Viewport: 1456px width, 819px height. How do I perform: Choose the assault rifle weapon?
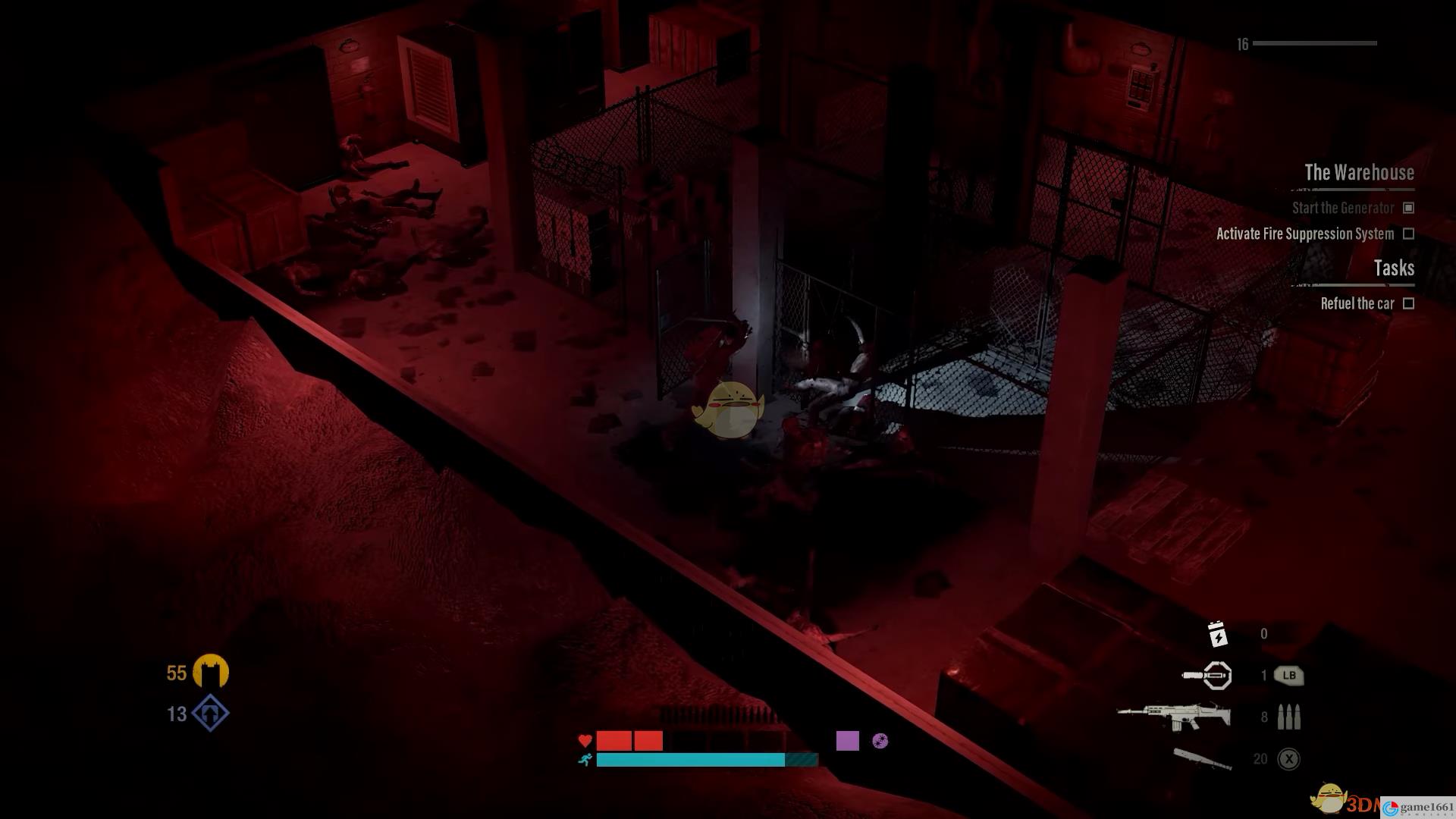[x=1174, y=717]
